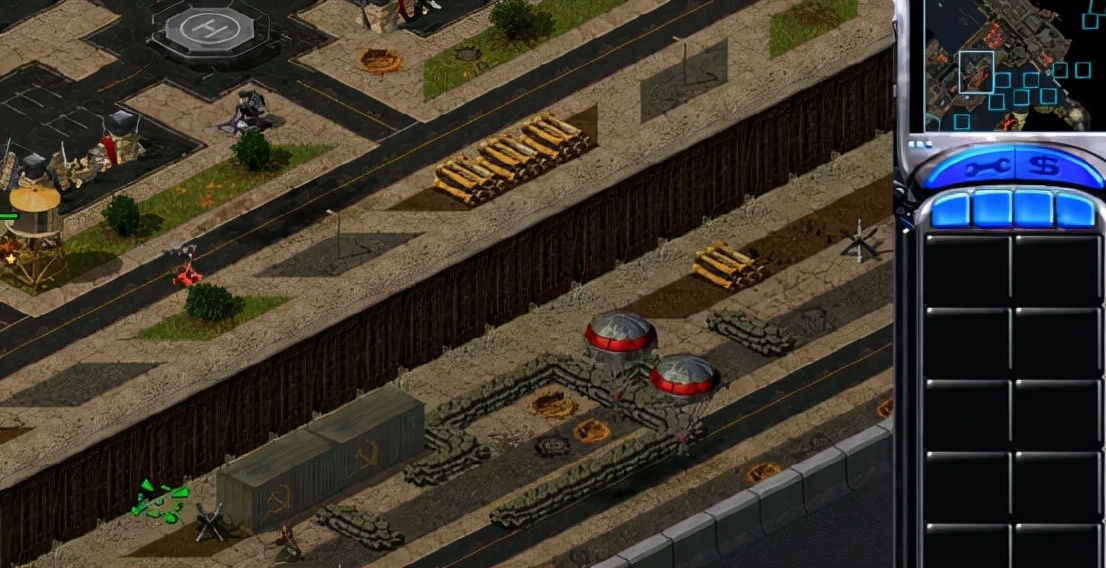
Task: Activate the dollar sign sell button
Action: [1044, 167]
